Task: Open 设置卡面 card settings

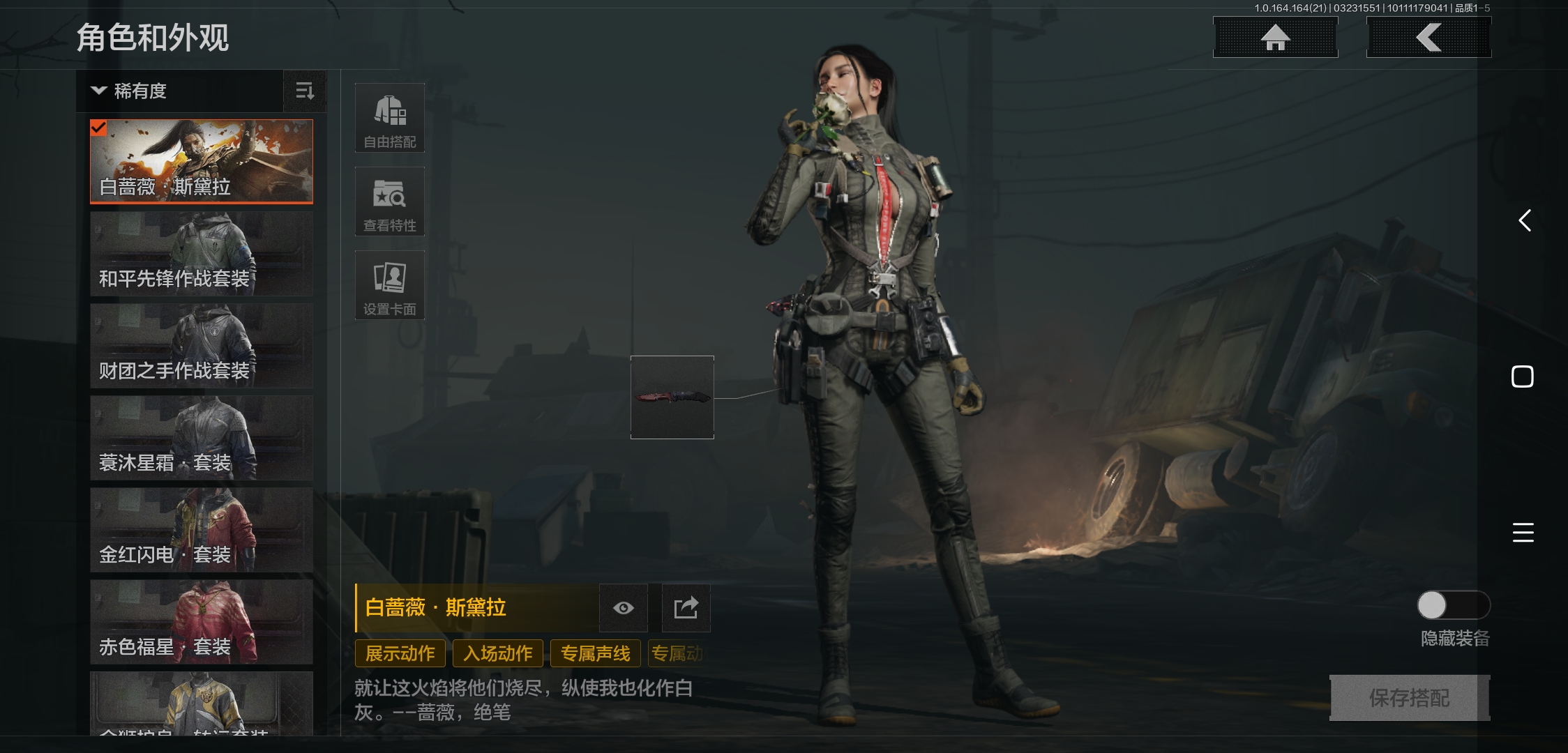Action: pos(390,286)
